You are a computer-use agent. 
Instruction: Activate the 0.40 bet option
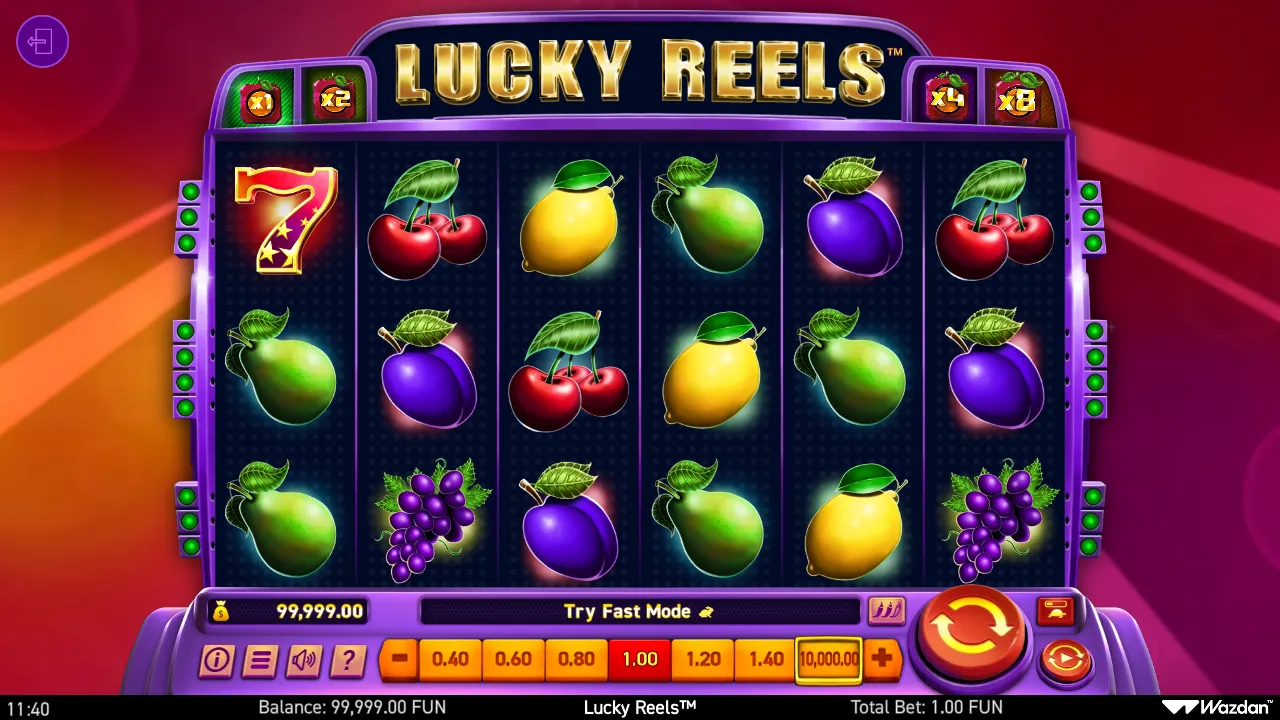coord(452,660)
